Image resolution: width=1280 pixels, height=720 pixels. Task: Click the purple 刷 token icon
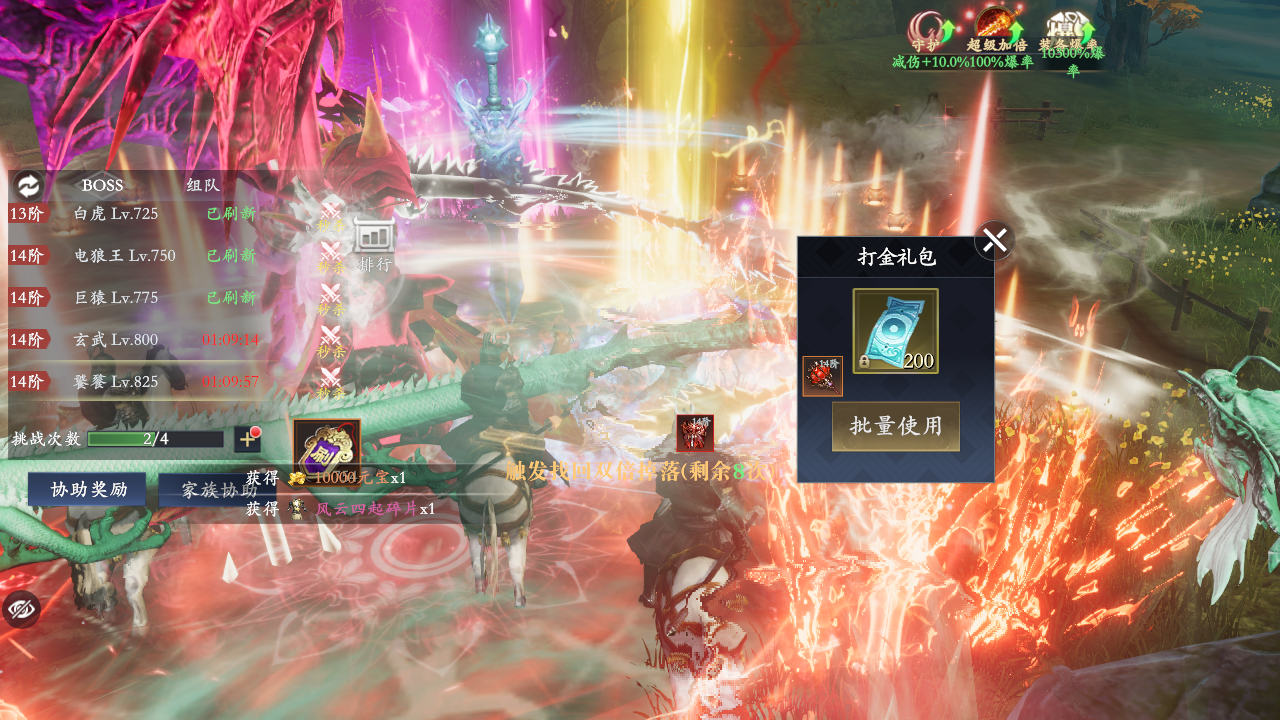click(x=326, y=448)
